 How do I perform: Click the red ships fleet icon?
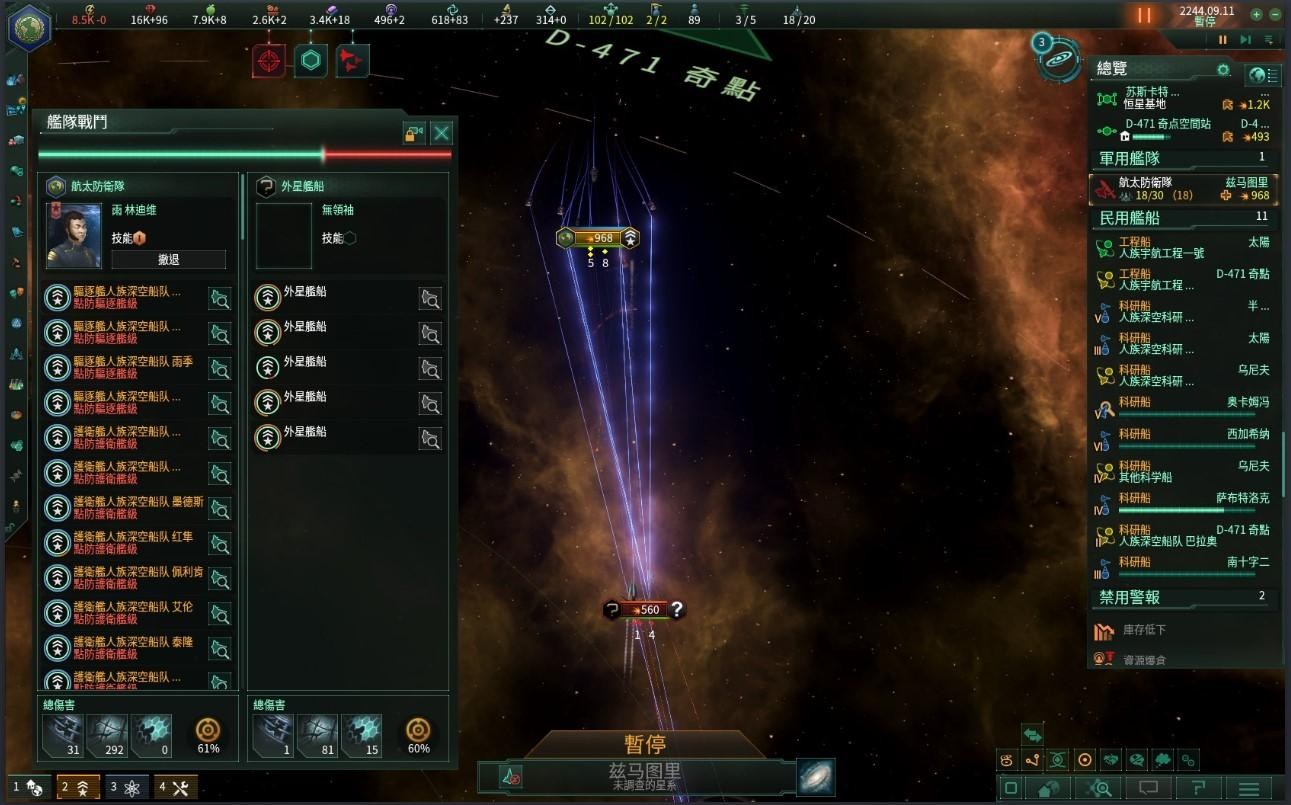[351, 61]
